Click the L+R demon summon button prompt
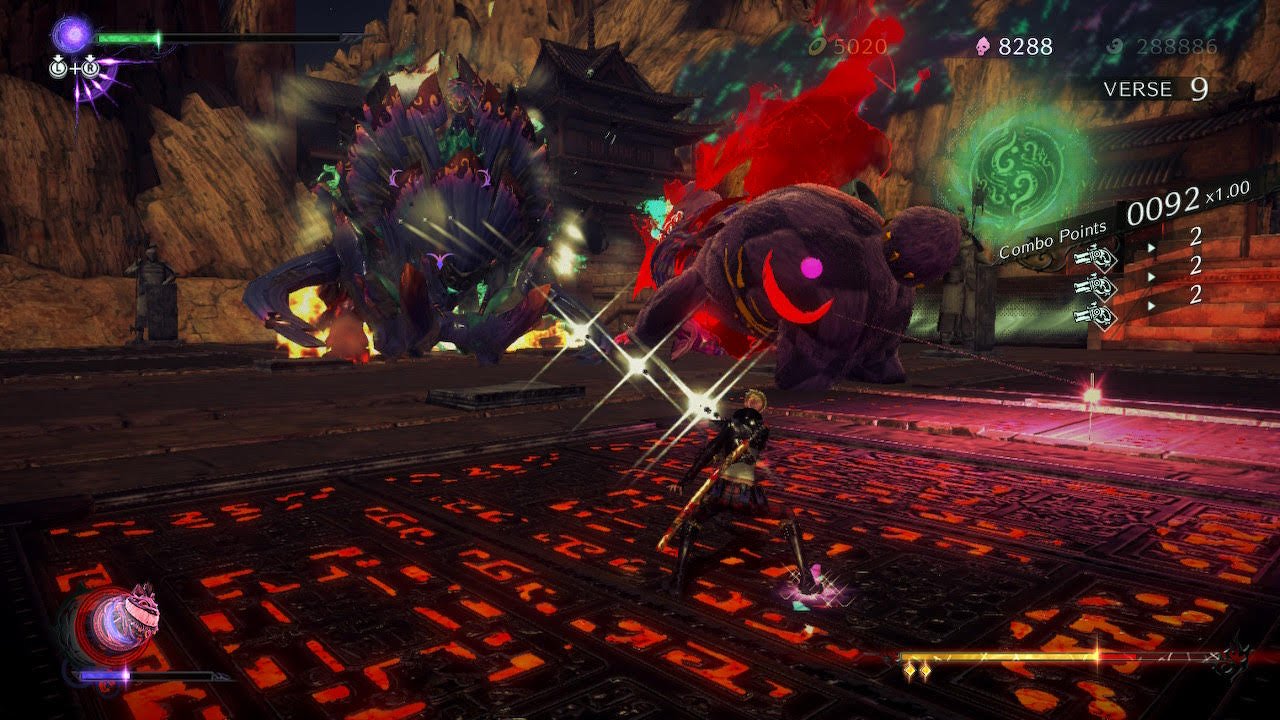Viewport: 1280px width, 720px height. coord(73,67)
